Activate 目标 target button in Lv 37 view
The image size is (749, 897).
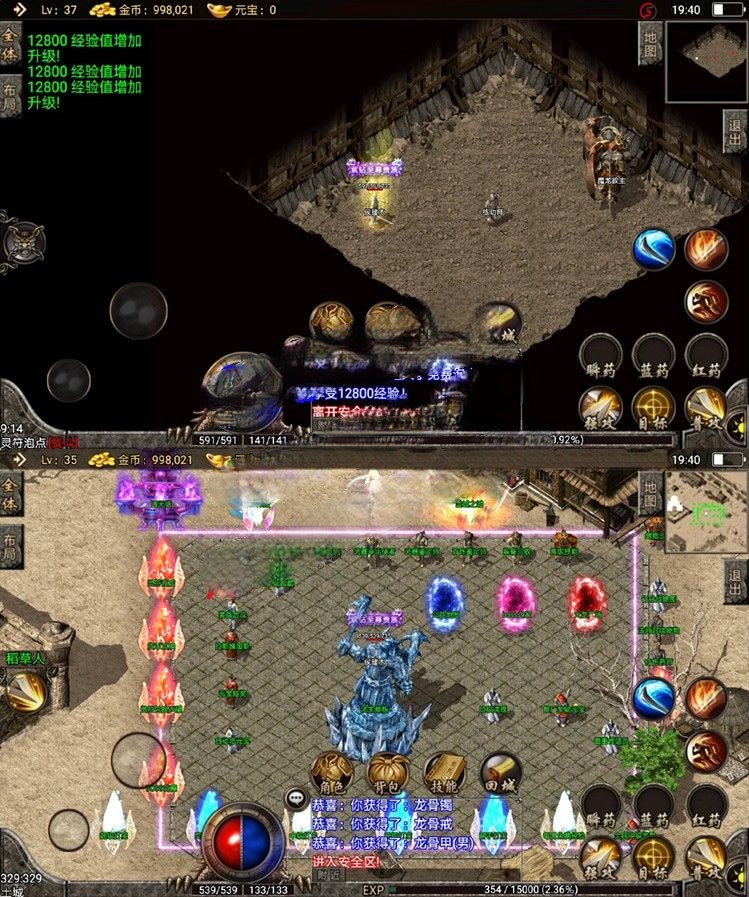pos(653,408)
